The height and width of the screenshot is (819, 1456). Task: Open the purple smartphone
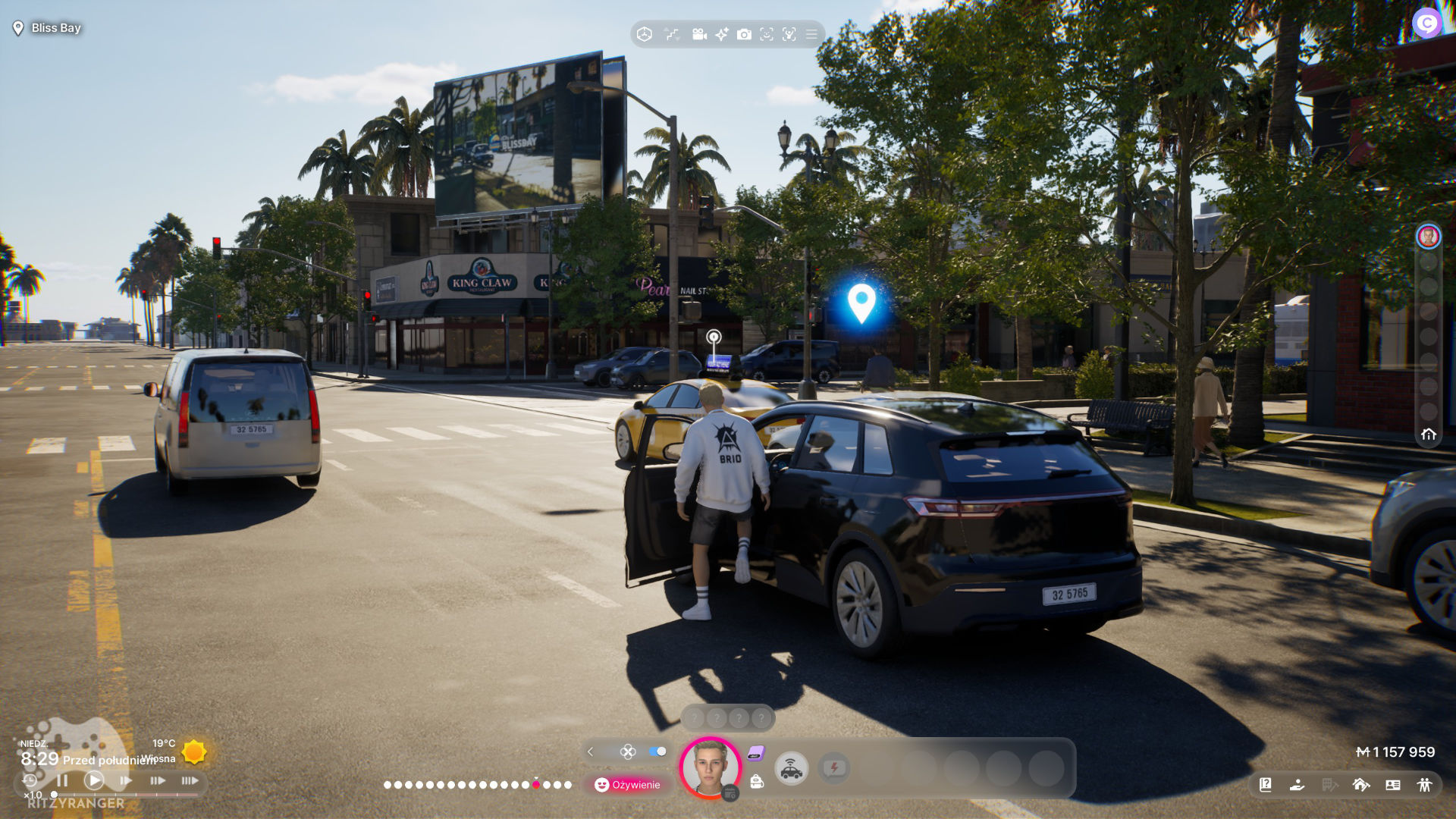756,752
